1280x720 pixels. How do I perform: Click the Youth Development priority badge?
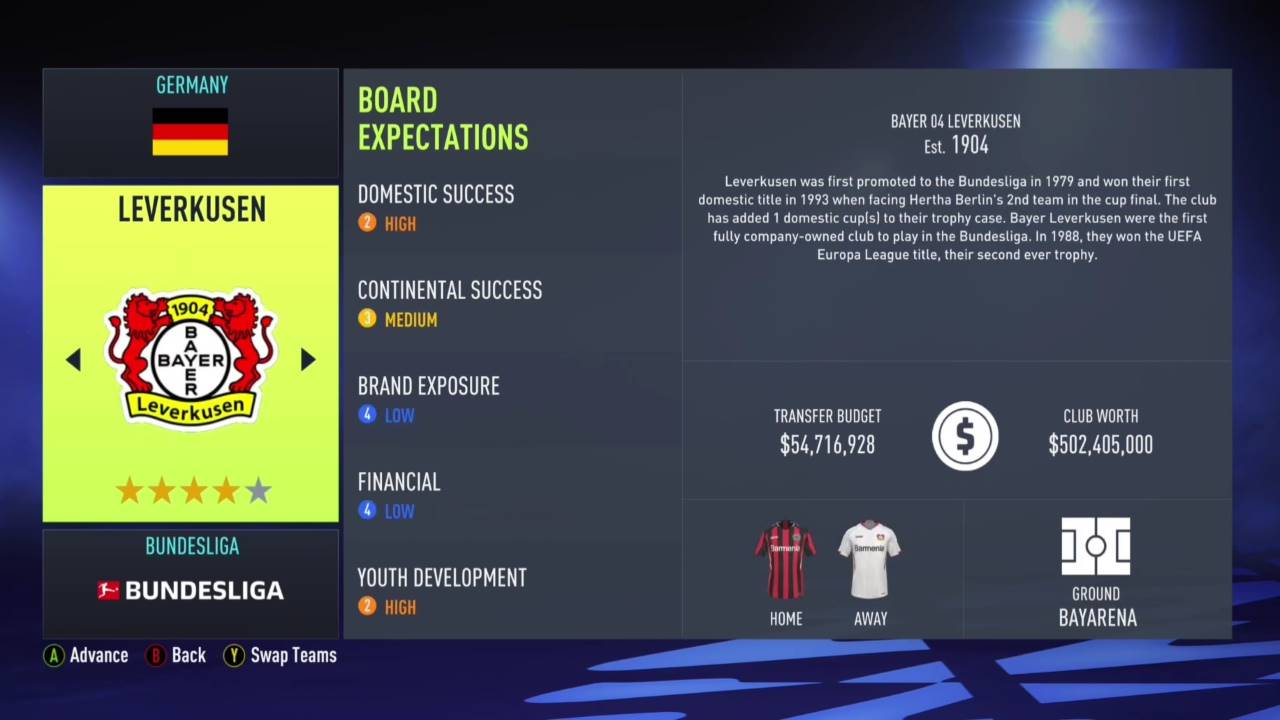(367, 606)
